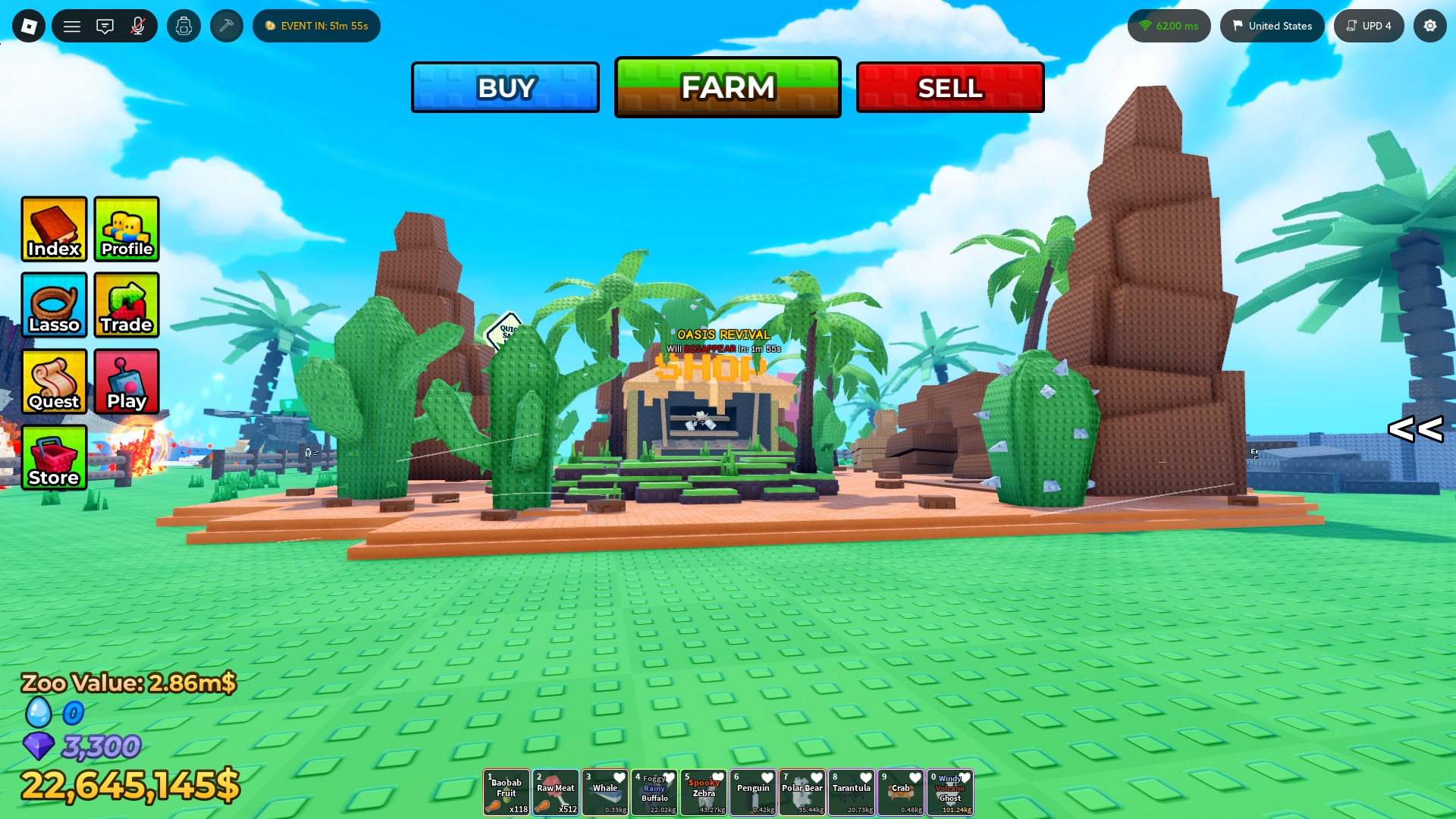Open the Index book panel

pyautogui.click(x=54, y=229)
